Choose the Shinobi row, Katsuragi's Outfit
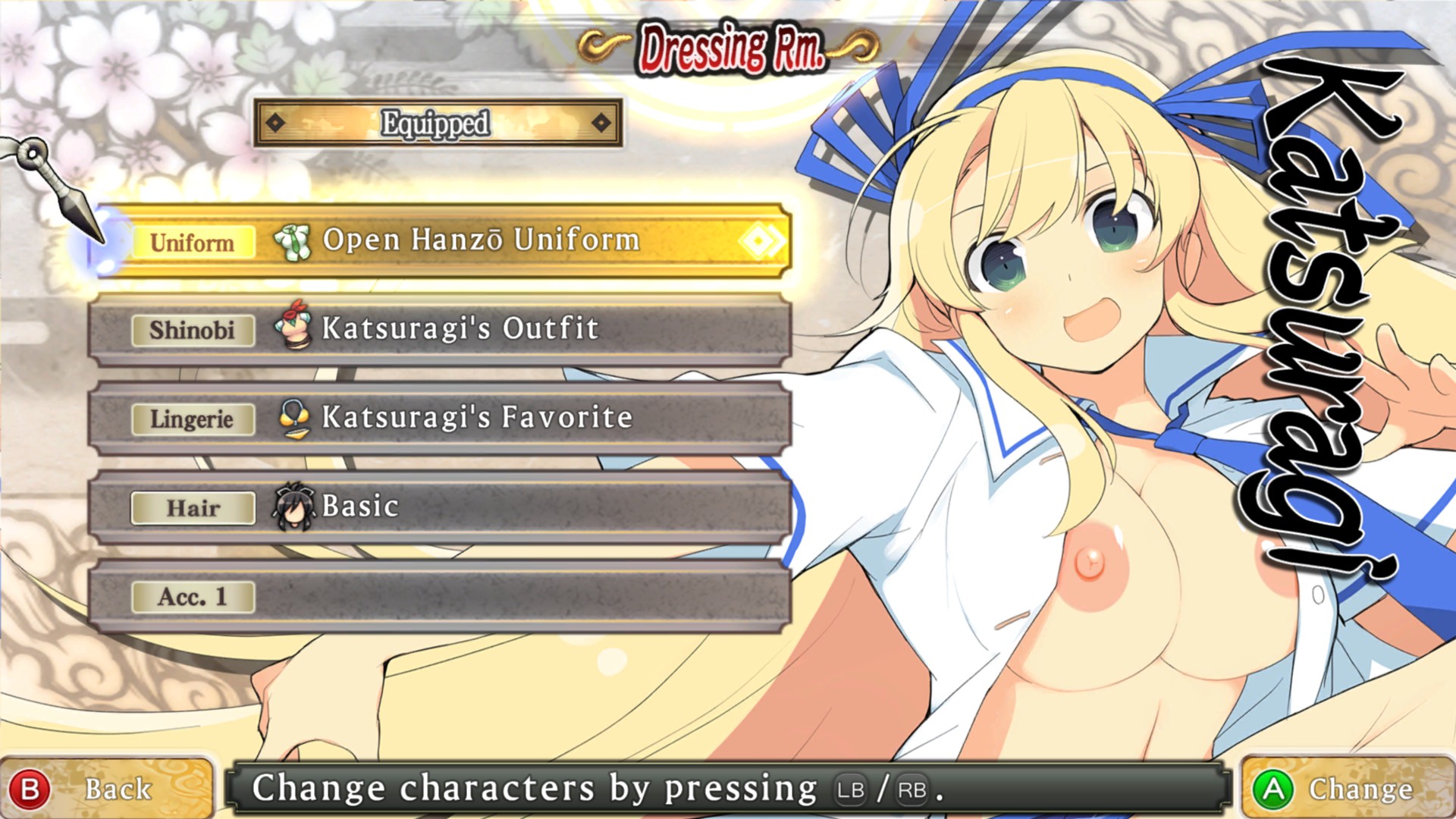 point(441,329)
